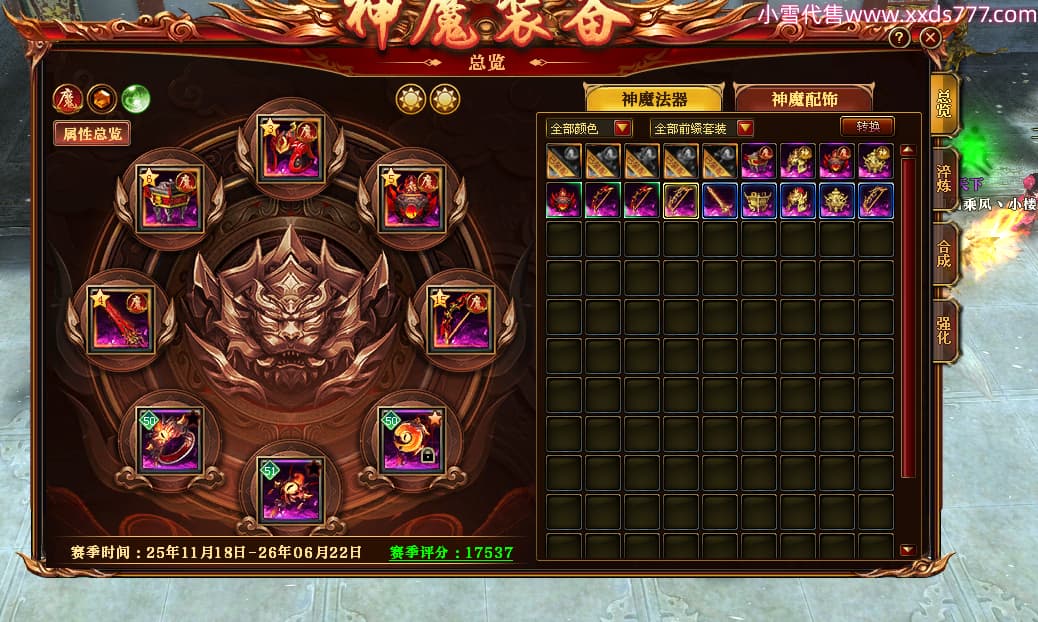Switch to the 神魔法器 tab
Image resolution: width=1038 pixels, height=622 pixels.
(x=655, y=98)
